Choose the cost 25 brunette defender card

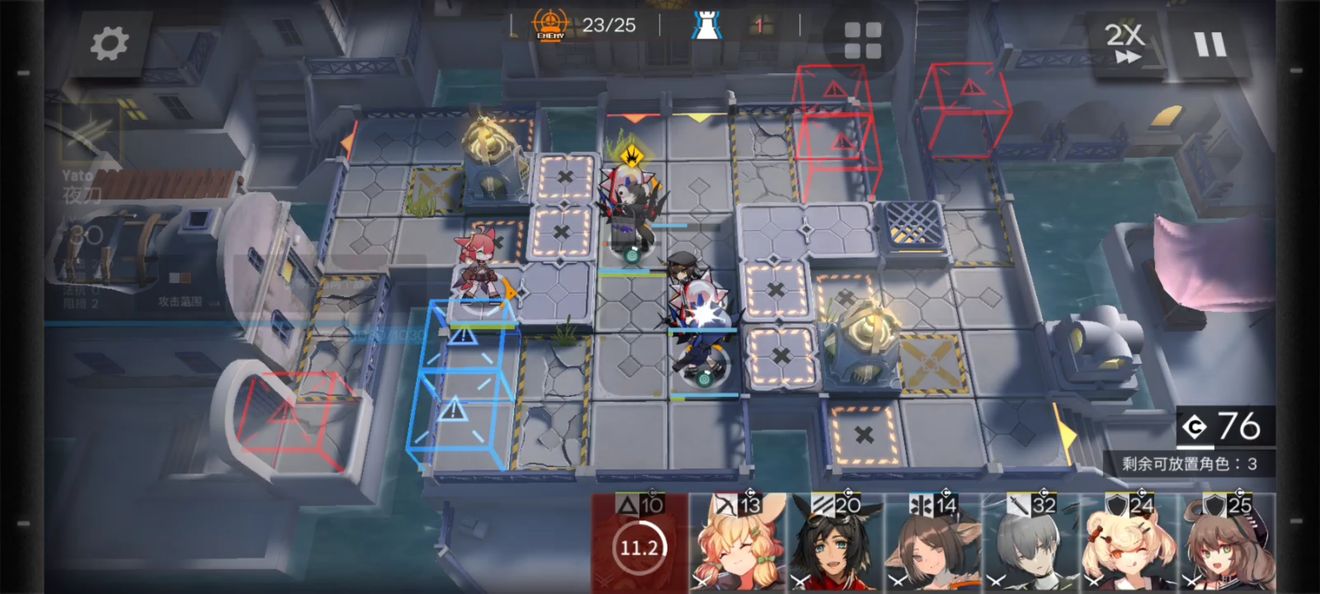[x=1227, y=545]
